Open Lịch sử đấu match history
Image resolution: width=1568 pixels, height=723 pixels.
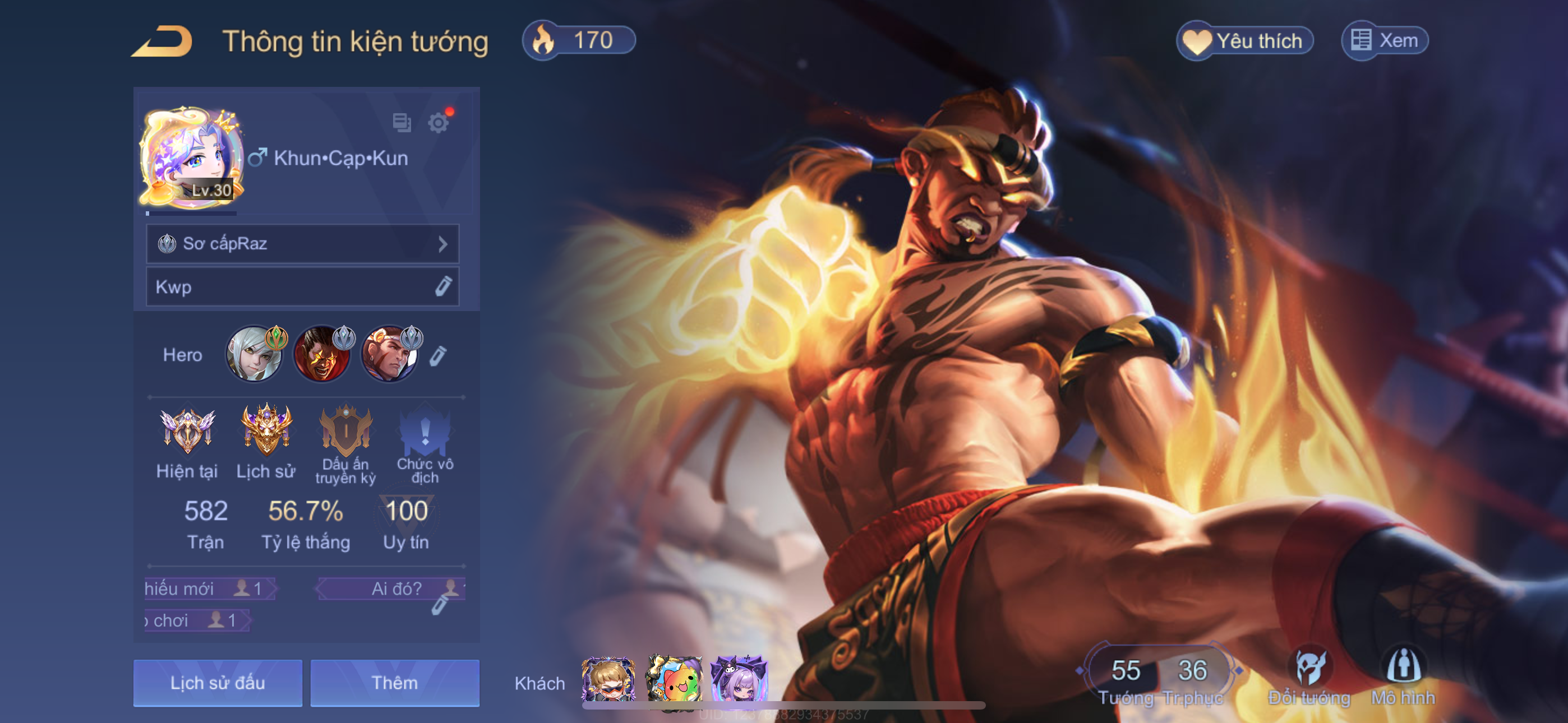(x=217, y=683)
